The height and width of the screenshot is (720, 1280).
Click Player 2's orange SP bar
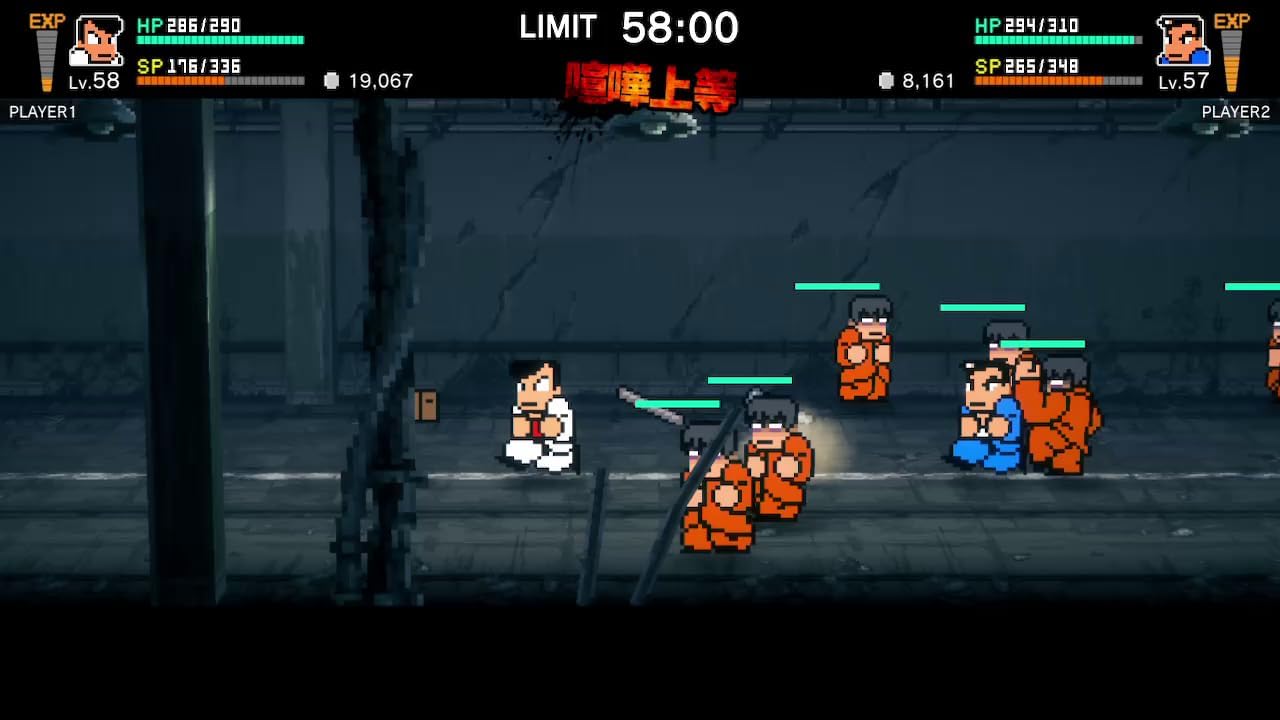1055,78
